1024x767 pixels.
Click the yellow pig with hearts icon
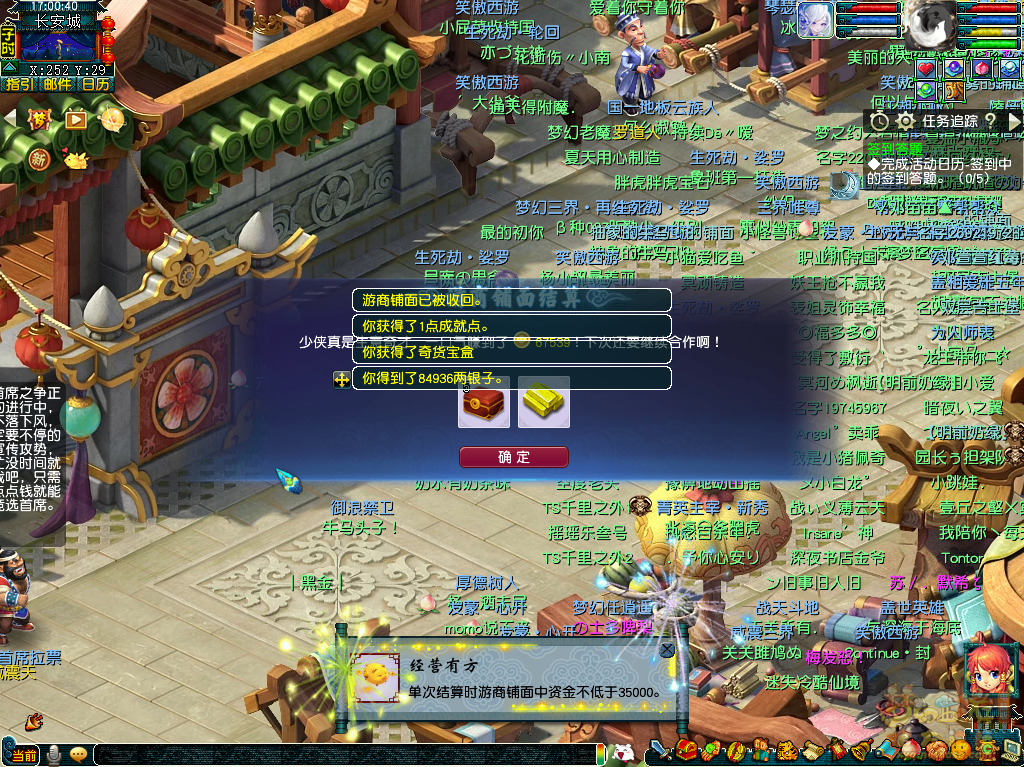point(76,159)
